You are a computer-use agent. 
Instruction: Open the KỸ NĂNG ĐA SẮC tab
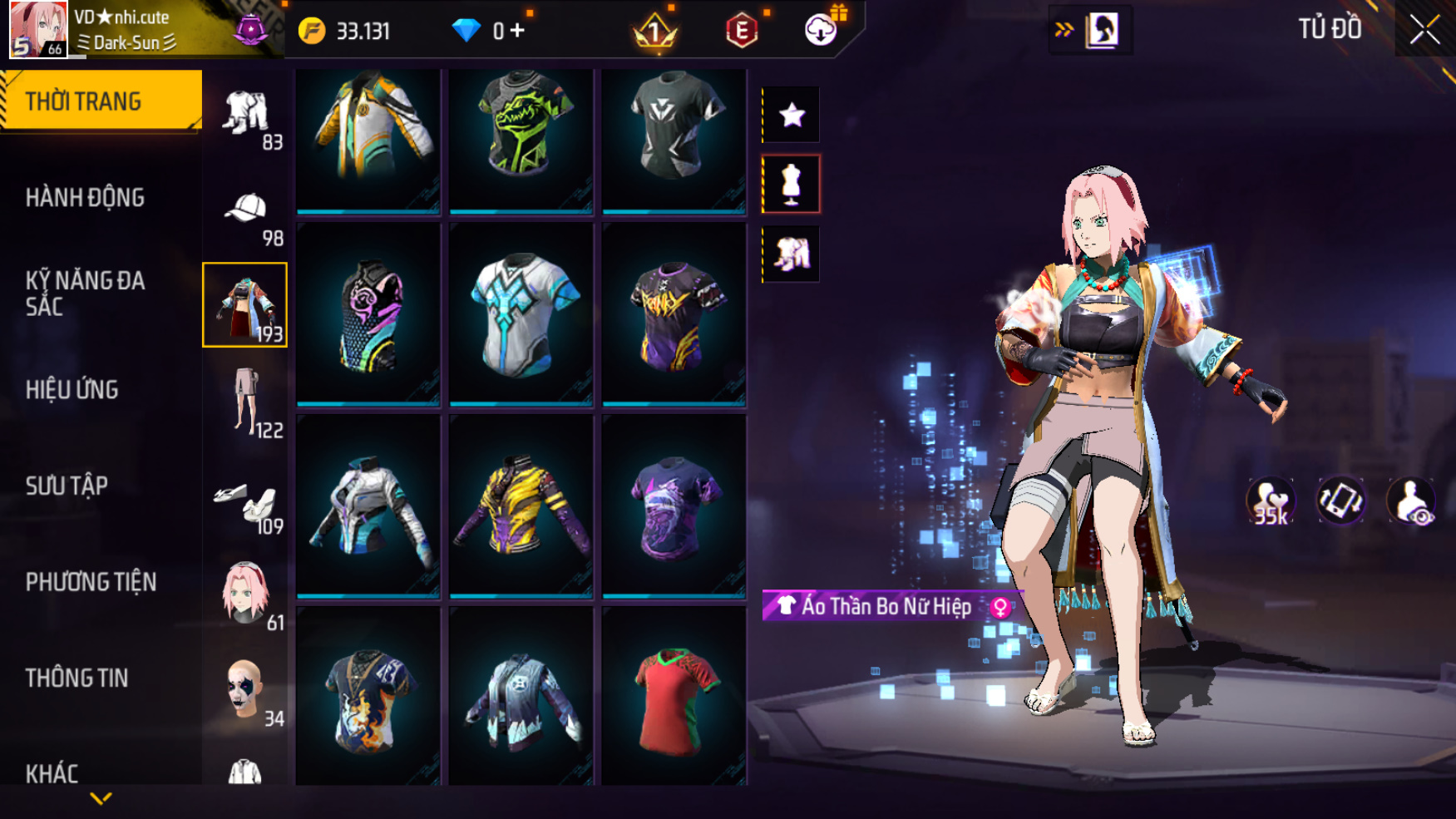pyautogui.click(x=85, y=294)
